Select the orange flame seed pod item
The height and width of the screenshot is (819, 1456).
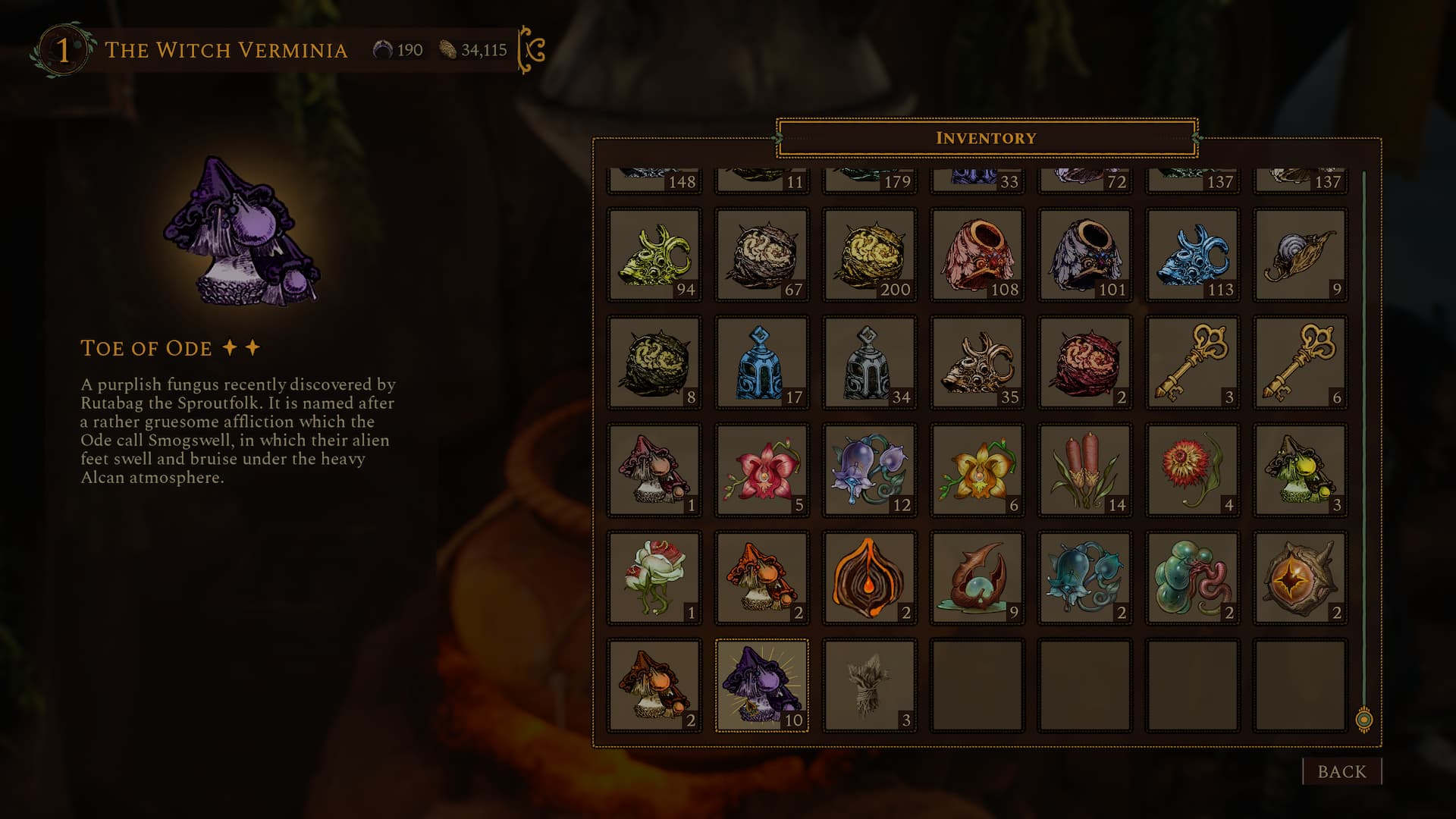click(x=869, y=578)
